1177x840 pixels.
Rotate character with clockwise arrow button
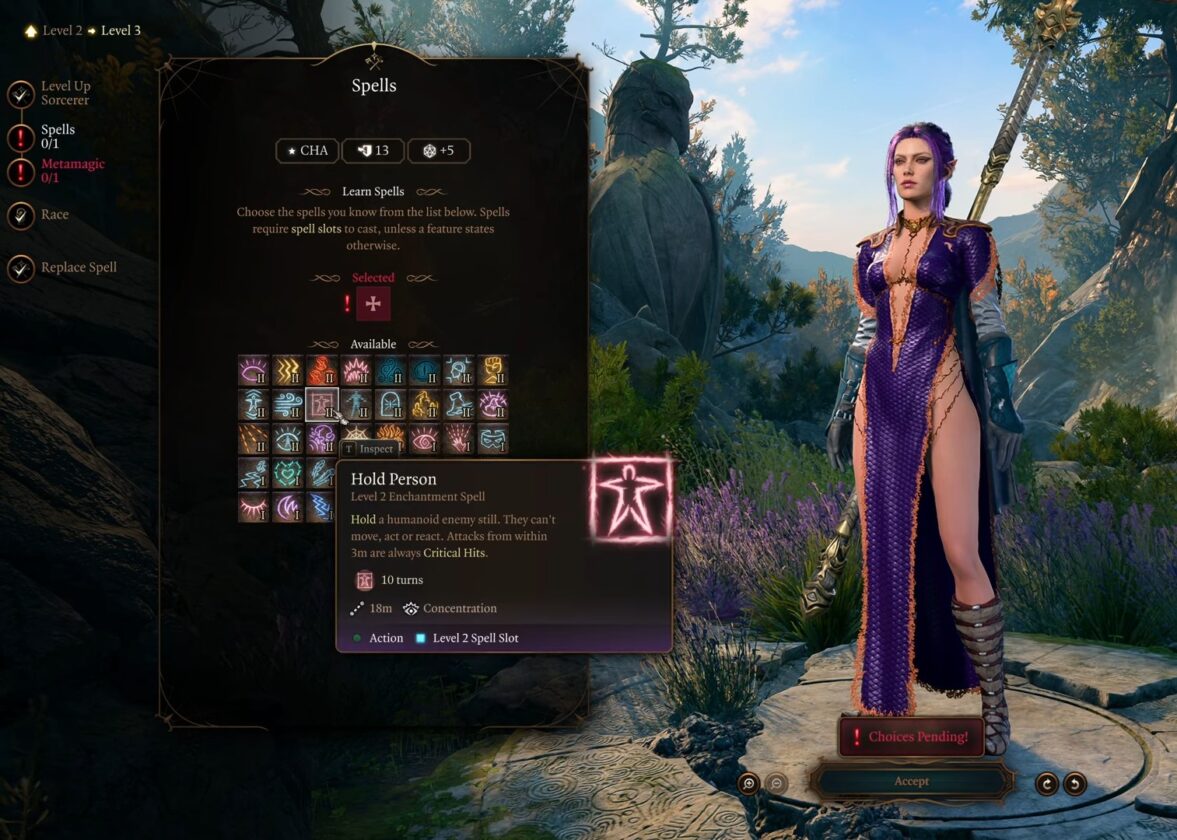pos(1047,784)
